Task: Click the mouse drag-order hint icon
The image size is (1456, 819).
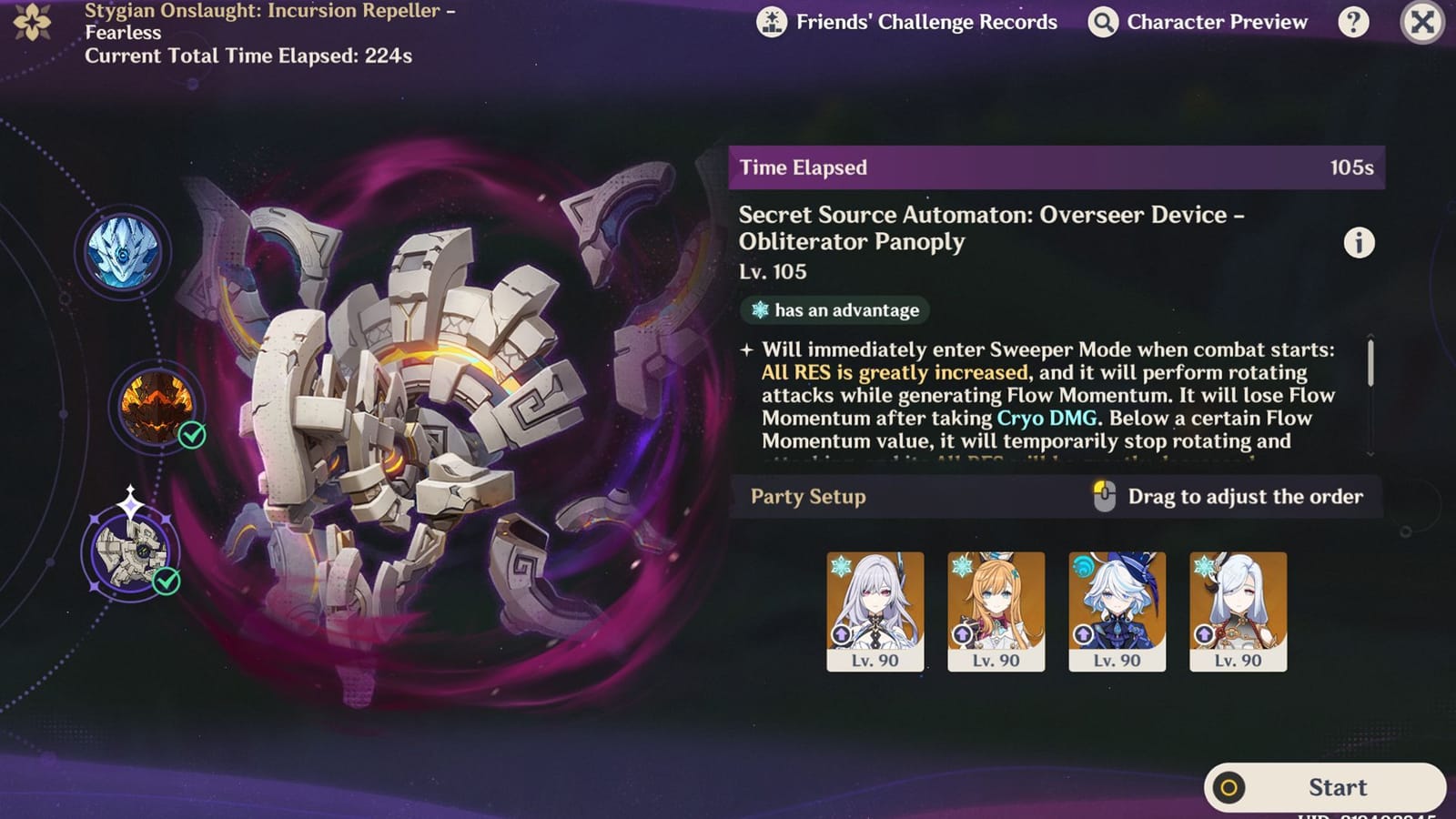Action: pyautogui.click(x=1106, y=496)
